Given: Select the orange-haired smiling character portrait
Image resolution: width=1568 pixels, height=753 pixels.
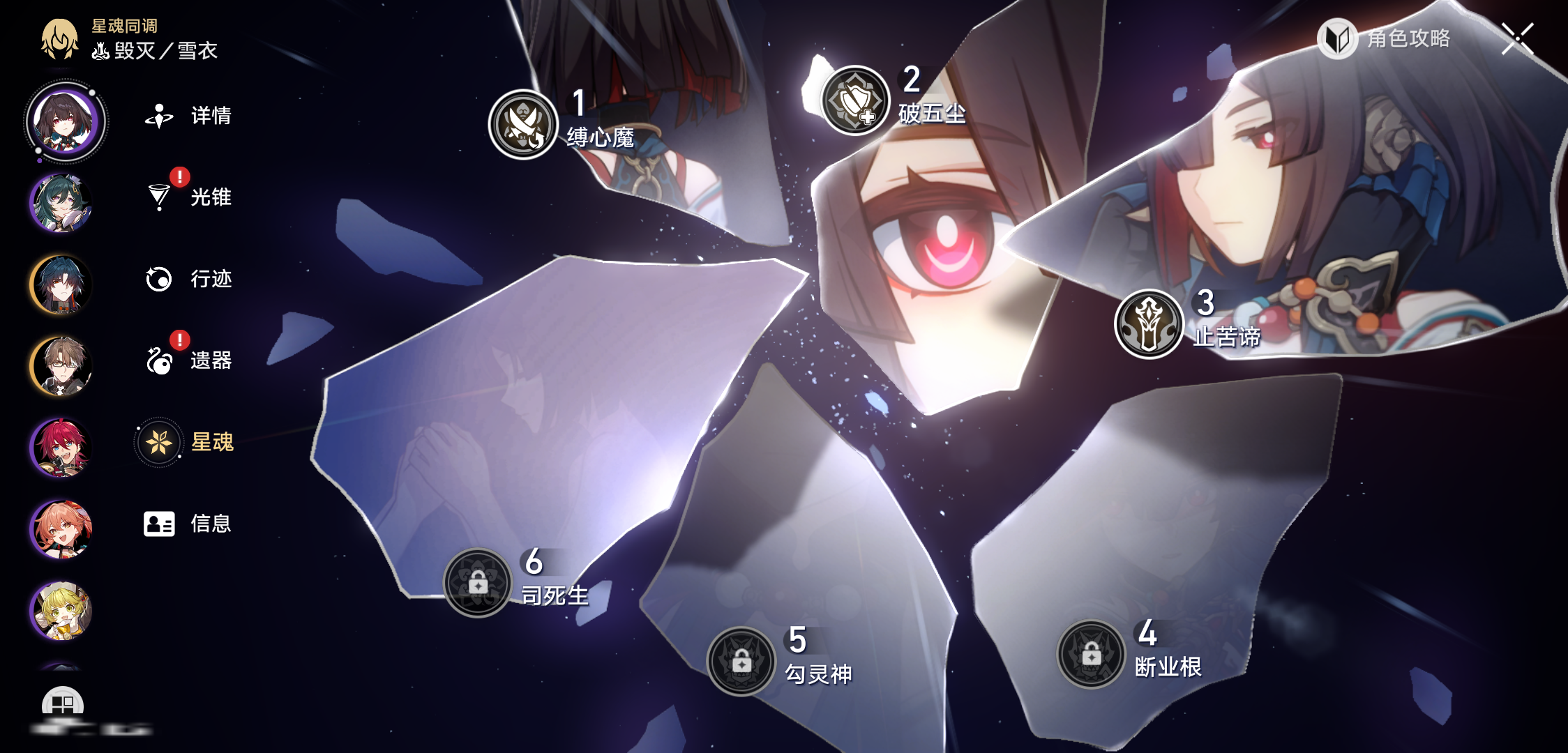Looking at the screenshot, I should (61, 529).
